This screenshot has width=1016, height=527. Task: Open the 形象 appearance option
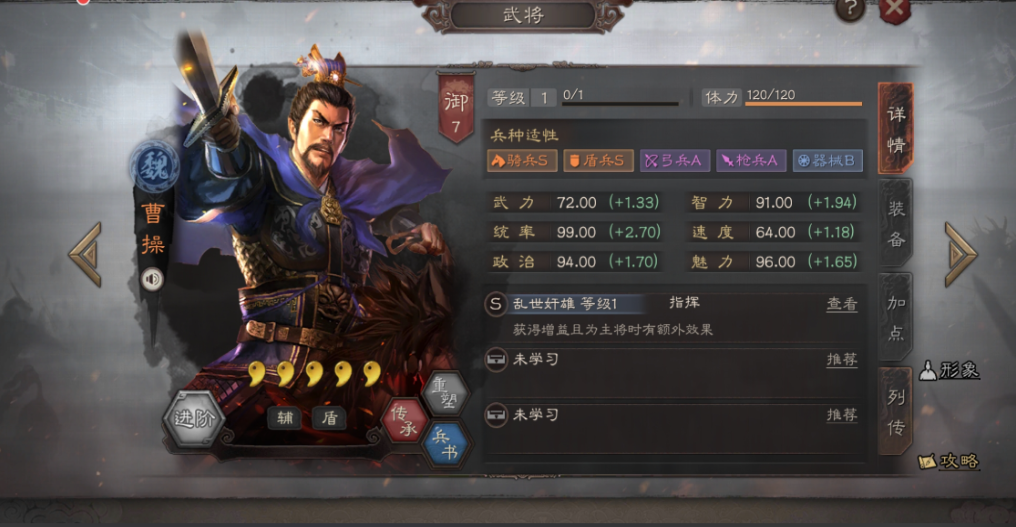[948, 370]
